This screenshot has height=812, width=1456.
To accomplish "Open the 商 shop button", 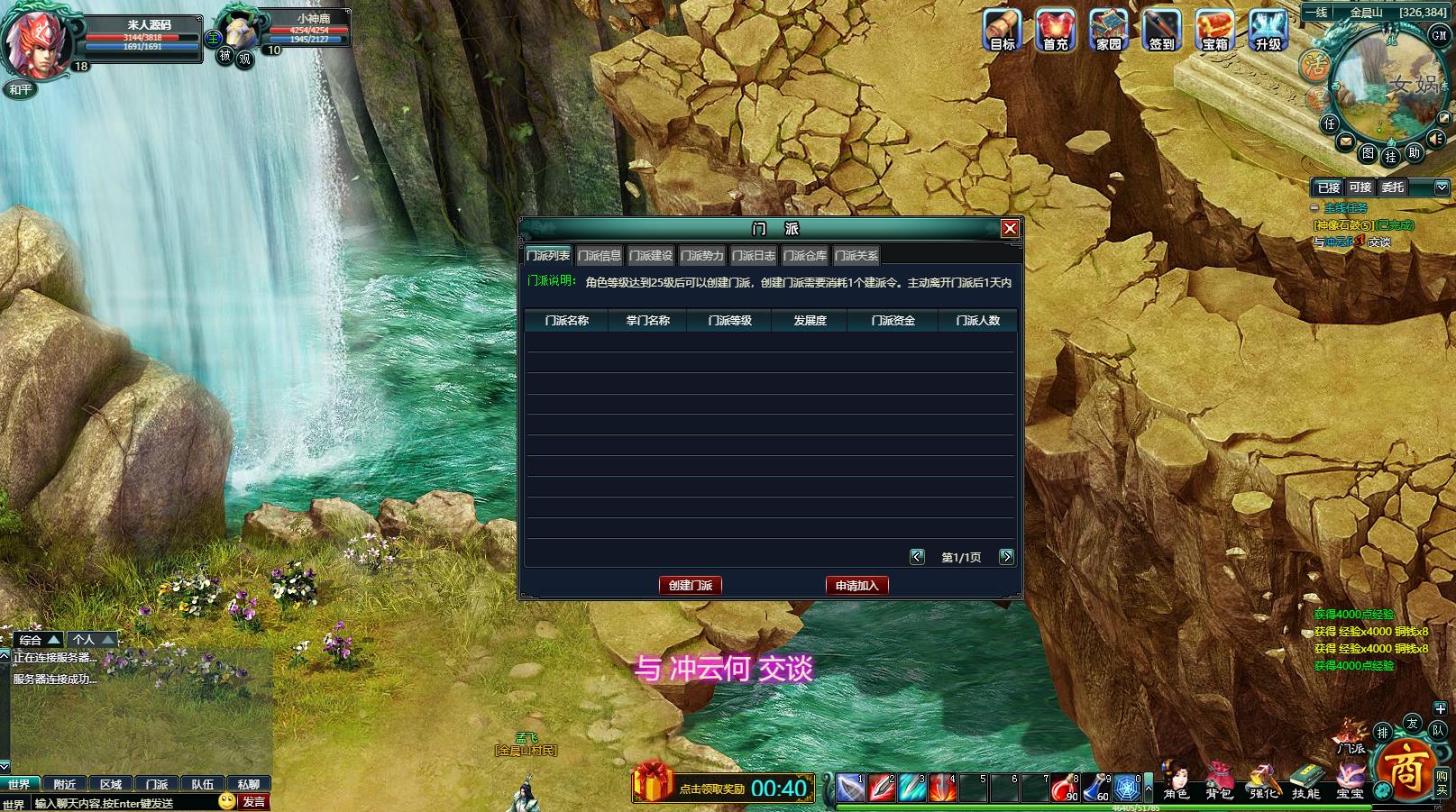I will (x=1403, y=772).
